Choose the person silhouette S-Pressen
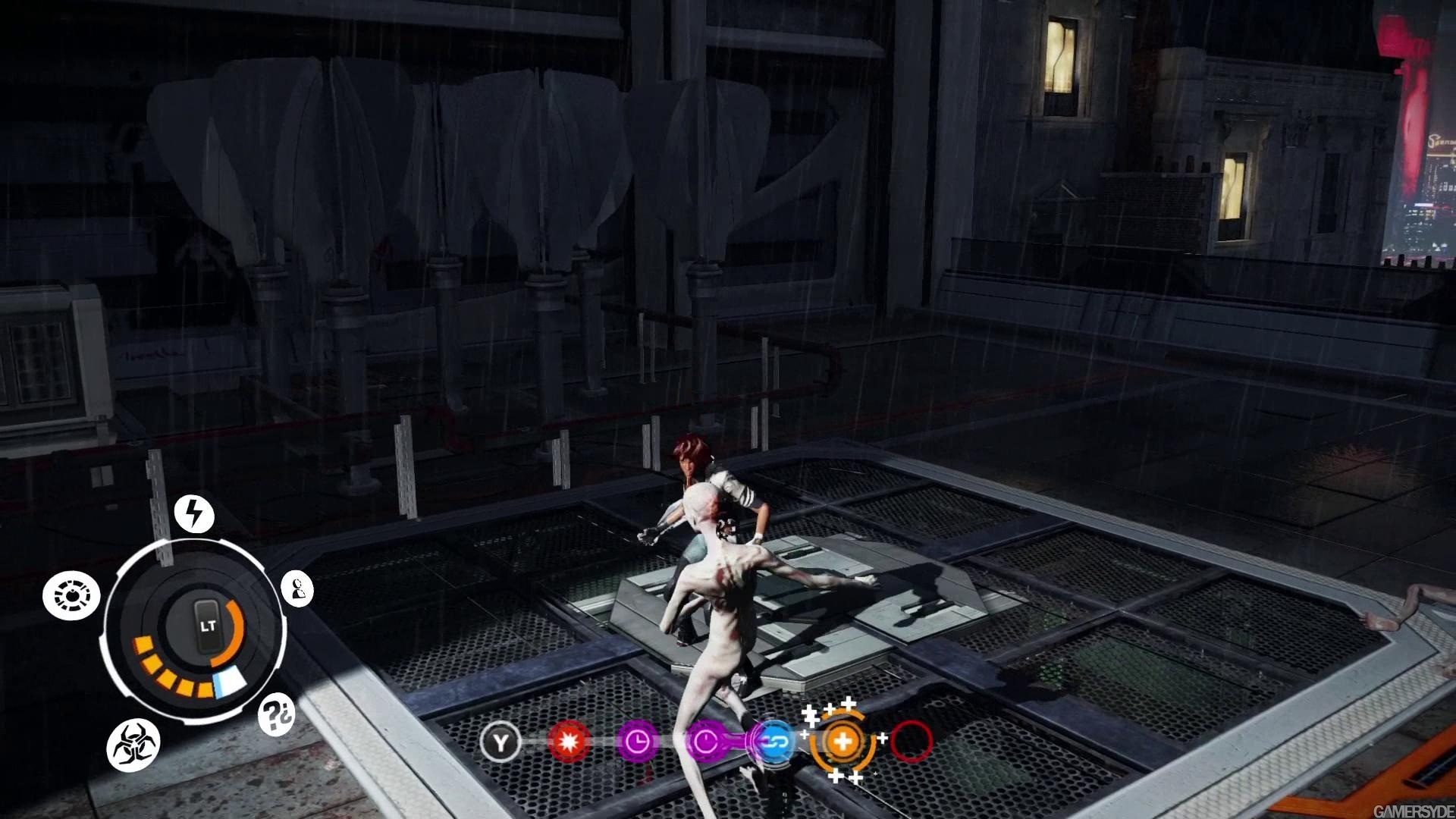 [297, 588]
